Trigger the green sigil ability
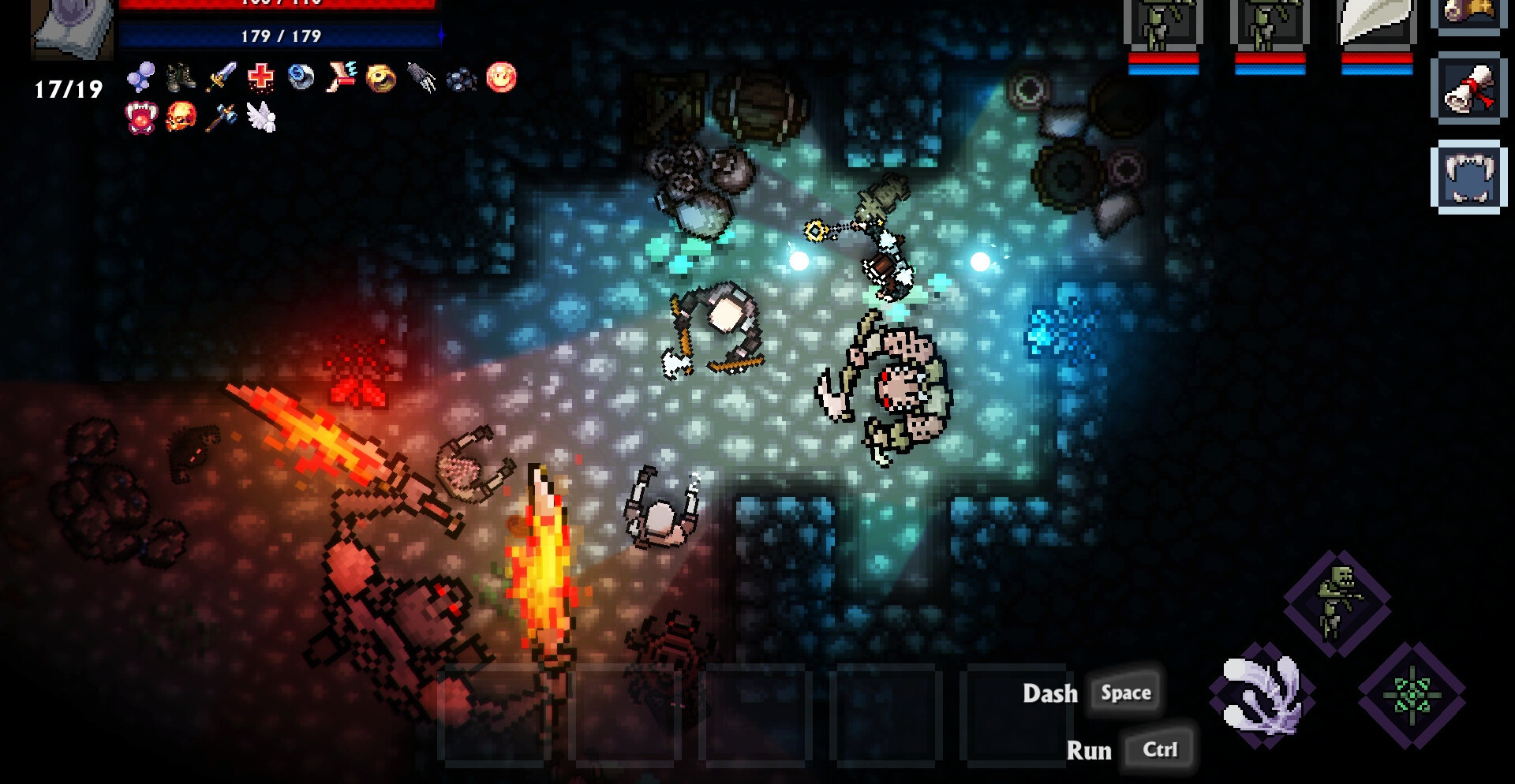The height and width of the screenshot is (784, 1515). [1412, 695]
